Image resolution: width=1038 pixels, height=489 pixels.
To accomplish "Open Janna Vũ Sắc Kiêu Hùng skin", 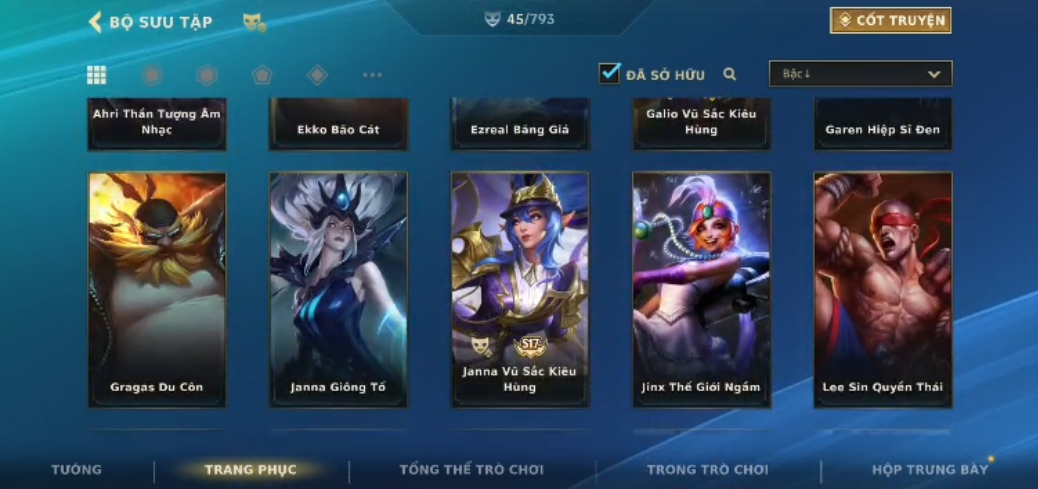I will 520,289.
